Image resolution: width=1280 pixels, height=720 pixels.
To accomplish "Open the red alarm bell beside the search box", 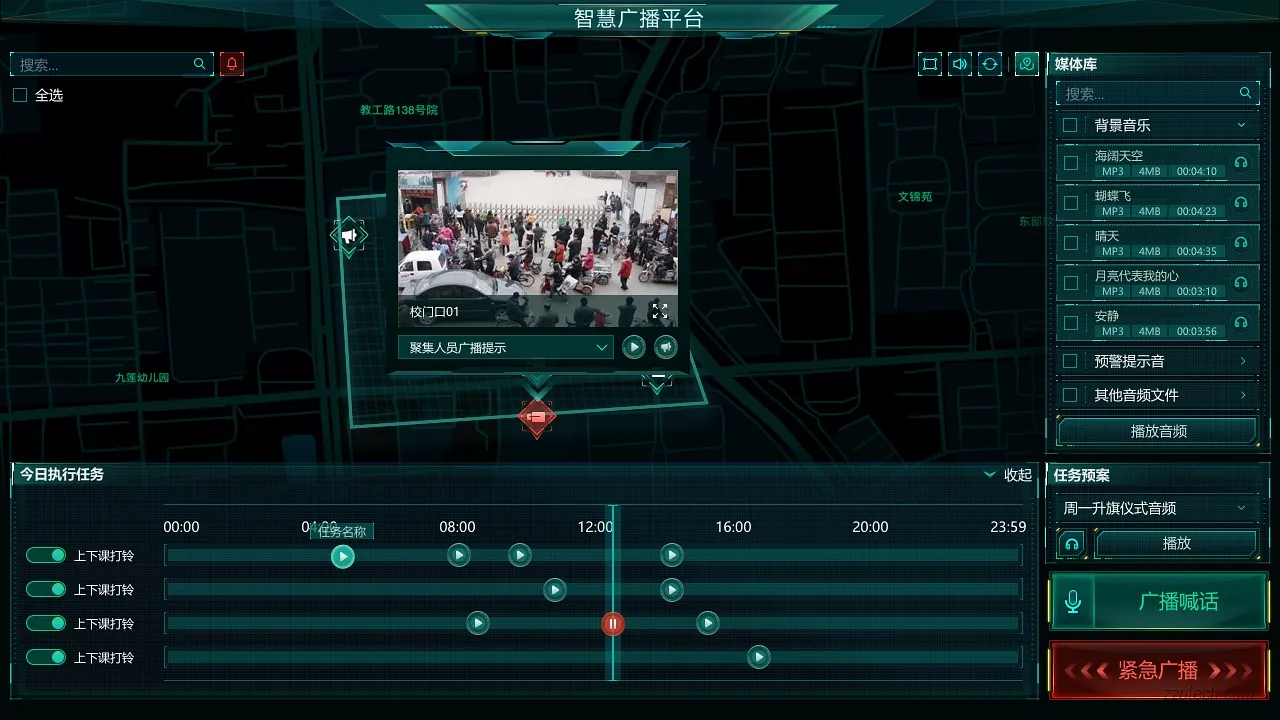I will (x=231, y=63).
